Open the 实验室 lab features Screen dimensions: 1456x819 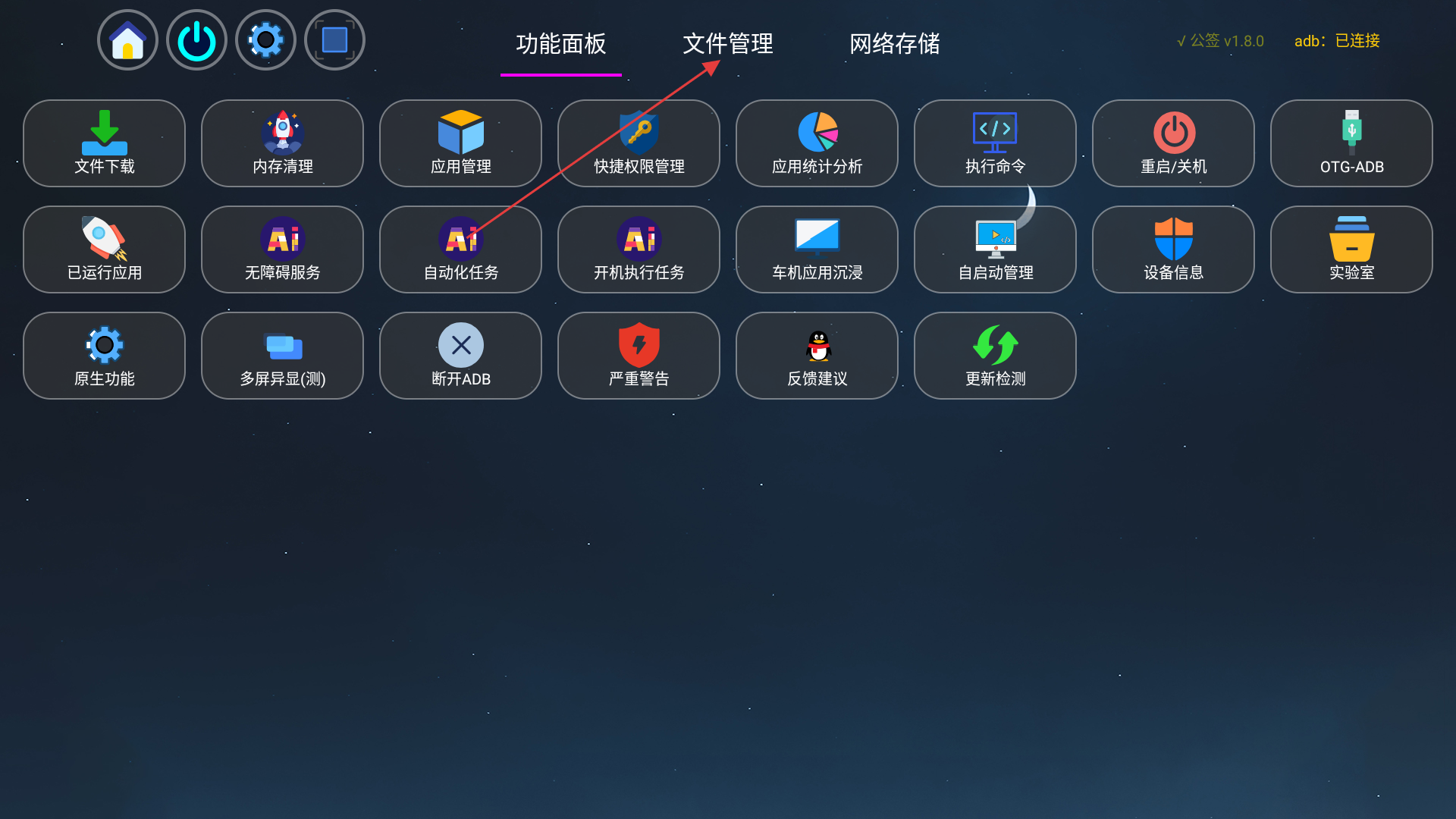point(1351,249)
